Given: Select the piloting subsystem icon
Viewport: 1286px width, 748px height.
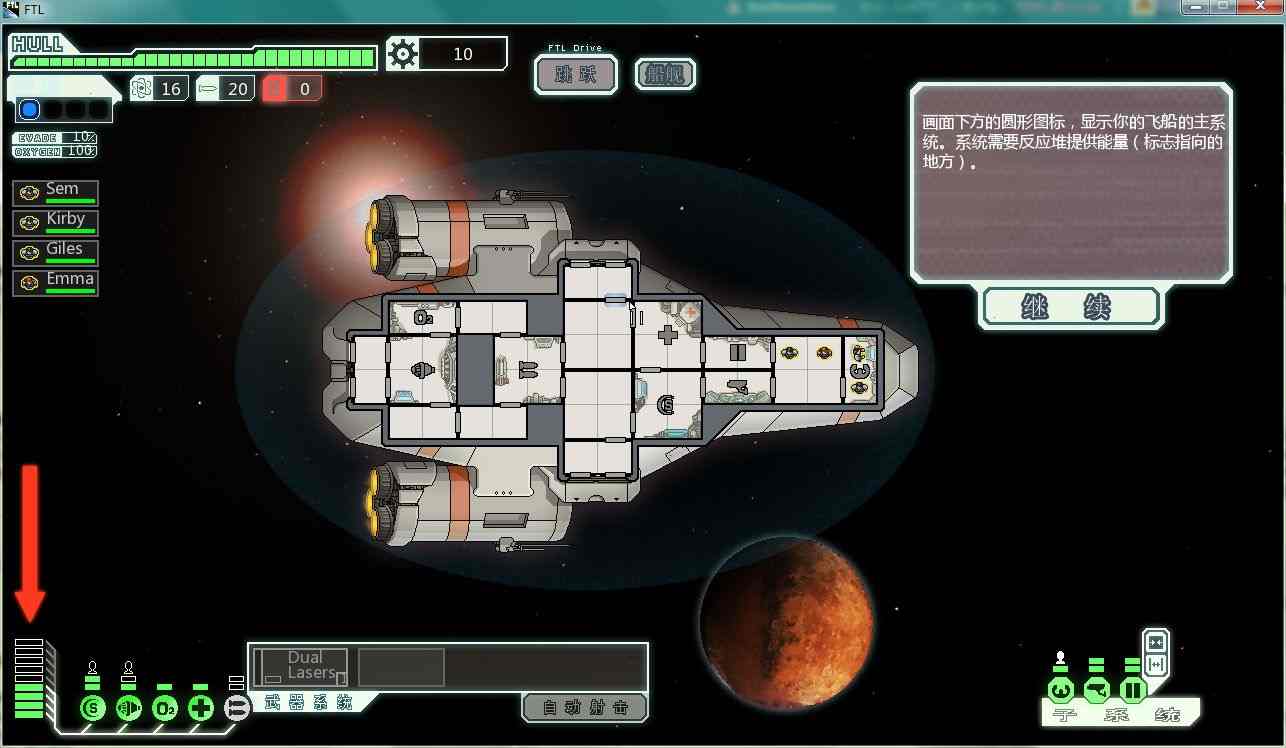Looking at the screenshot, I should 1061,690.
